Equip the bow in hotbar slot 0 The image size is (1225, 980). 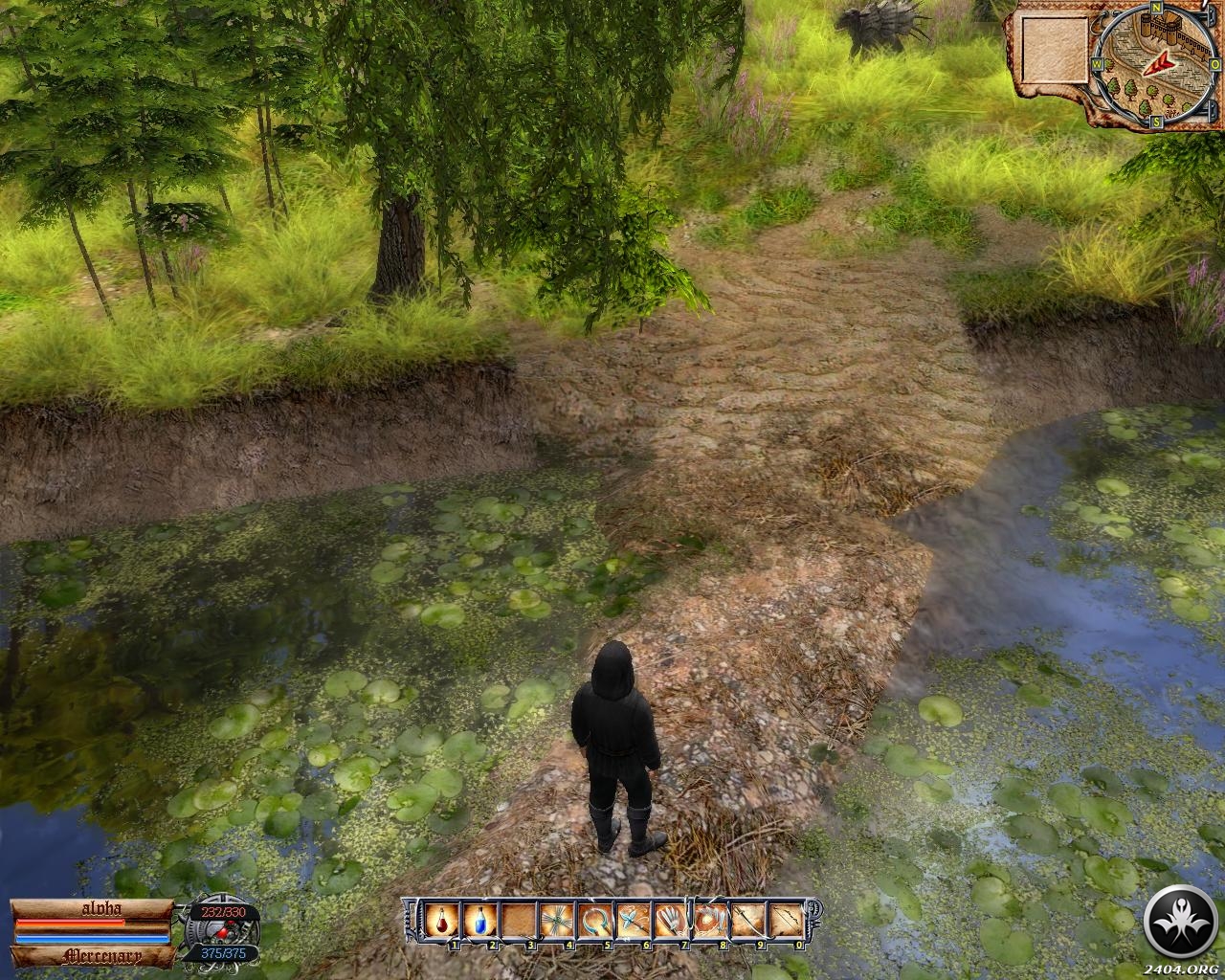785,922
